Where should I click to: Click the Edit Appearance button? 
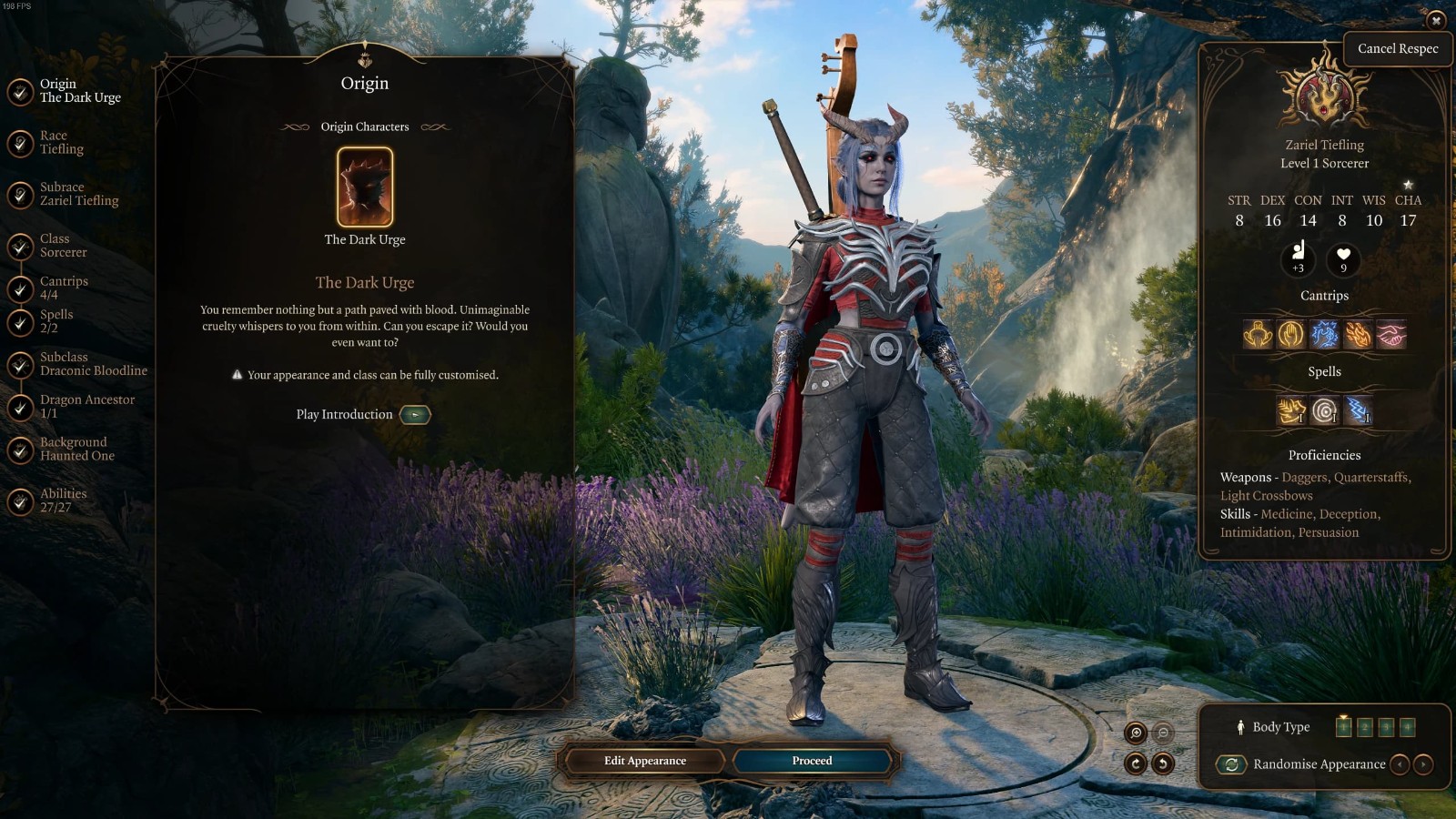644,761
